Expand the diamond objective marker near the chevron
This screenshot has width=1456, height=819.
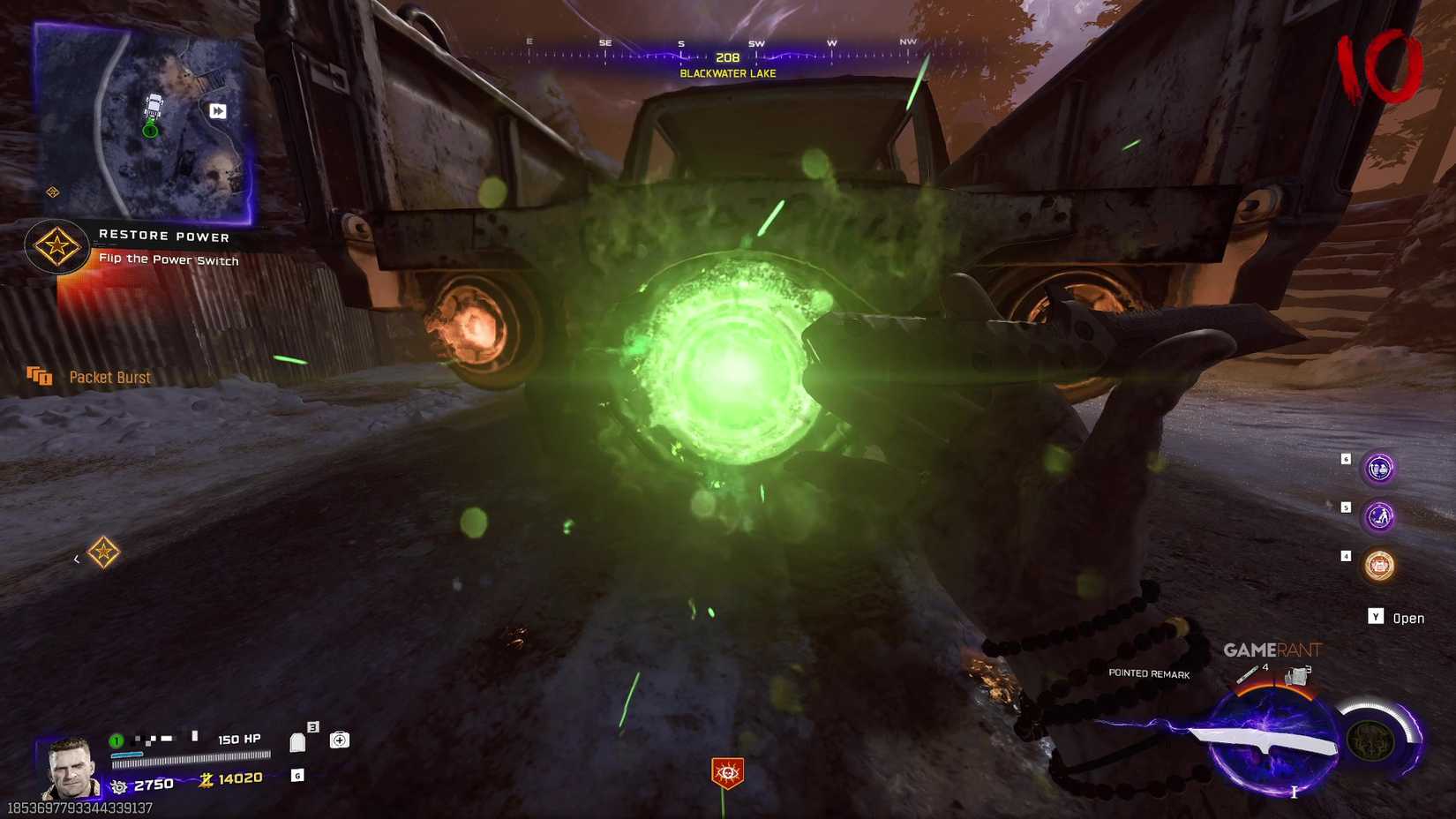click(104, 552)
